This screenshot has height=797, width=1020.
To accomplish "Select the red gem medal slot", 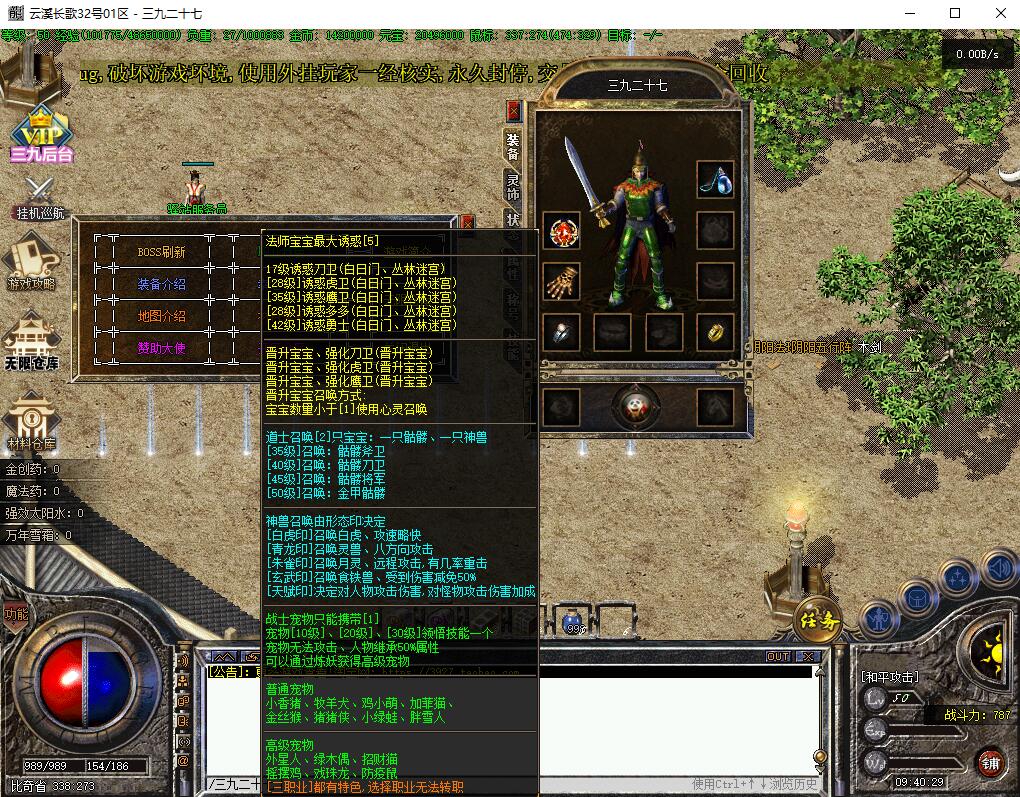I will (562, 231).
